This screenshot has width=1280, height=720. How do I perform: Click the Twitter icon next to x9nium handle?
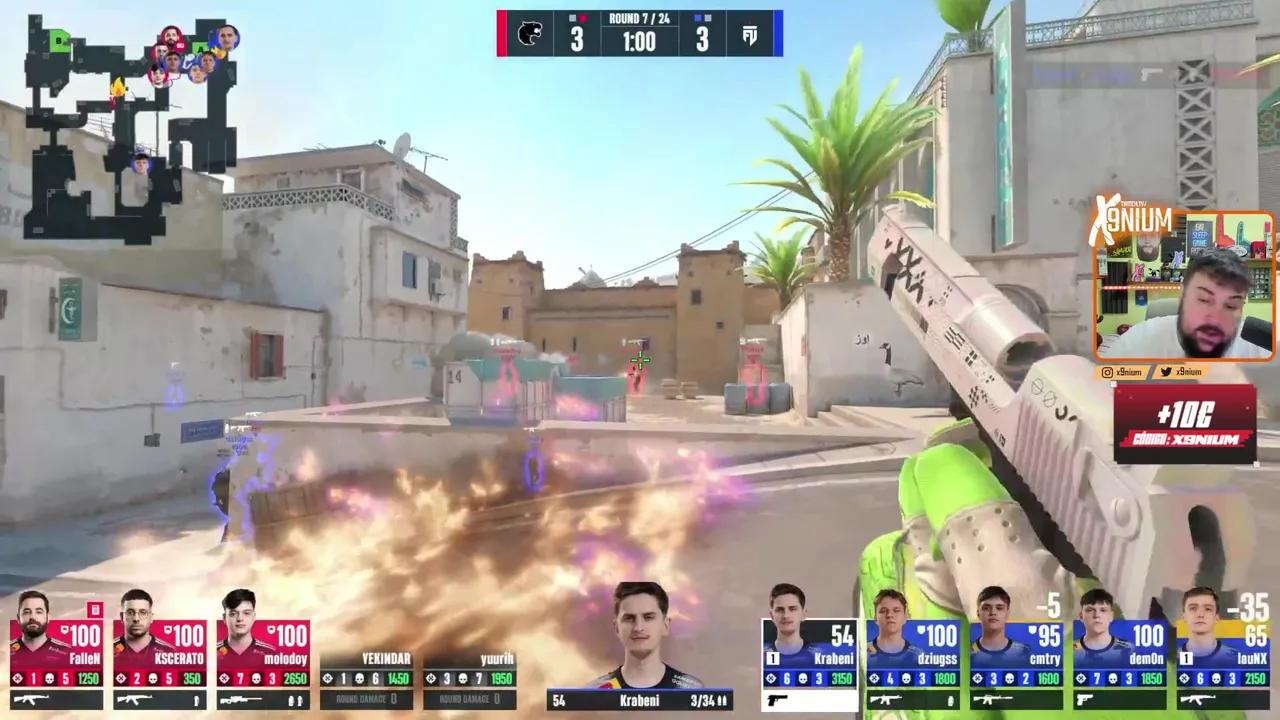1166,372
